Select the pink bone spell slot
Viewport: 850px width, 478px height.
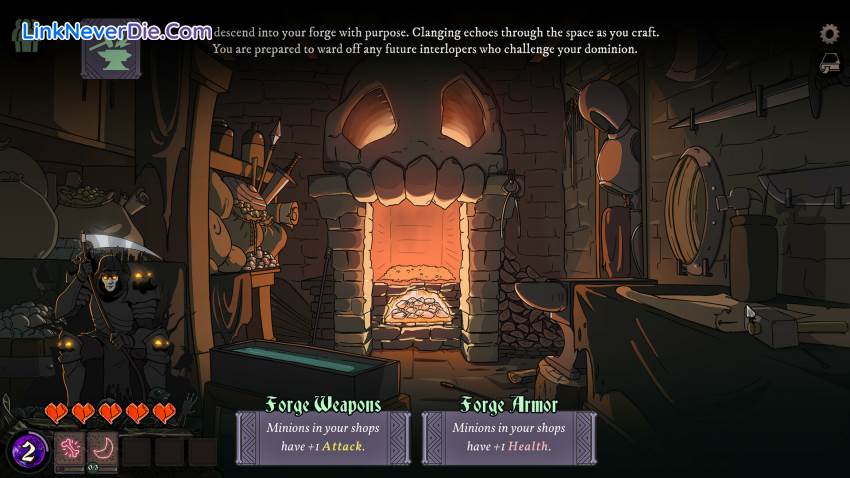click(x=70, y=451)
